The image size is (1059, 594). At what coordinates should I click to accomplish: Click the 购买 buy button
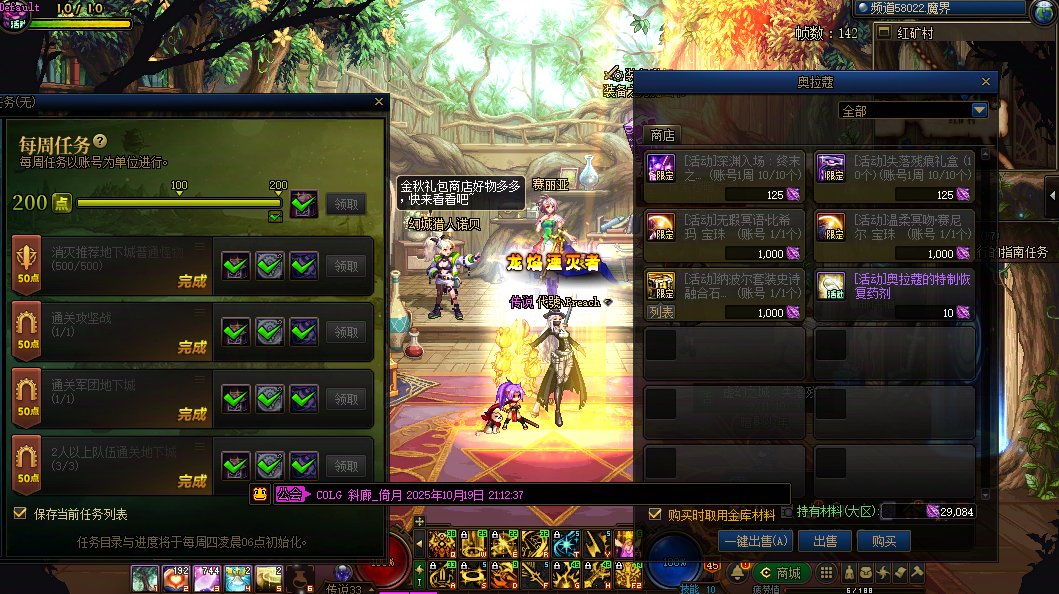(x=883, y=541)
